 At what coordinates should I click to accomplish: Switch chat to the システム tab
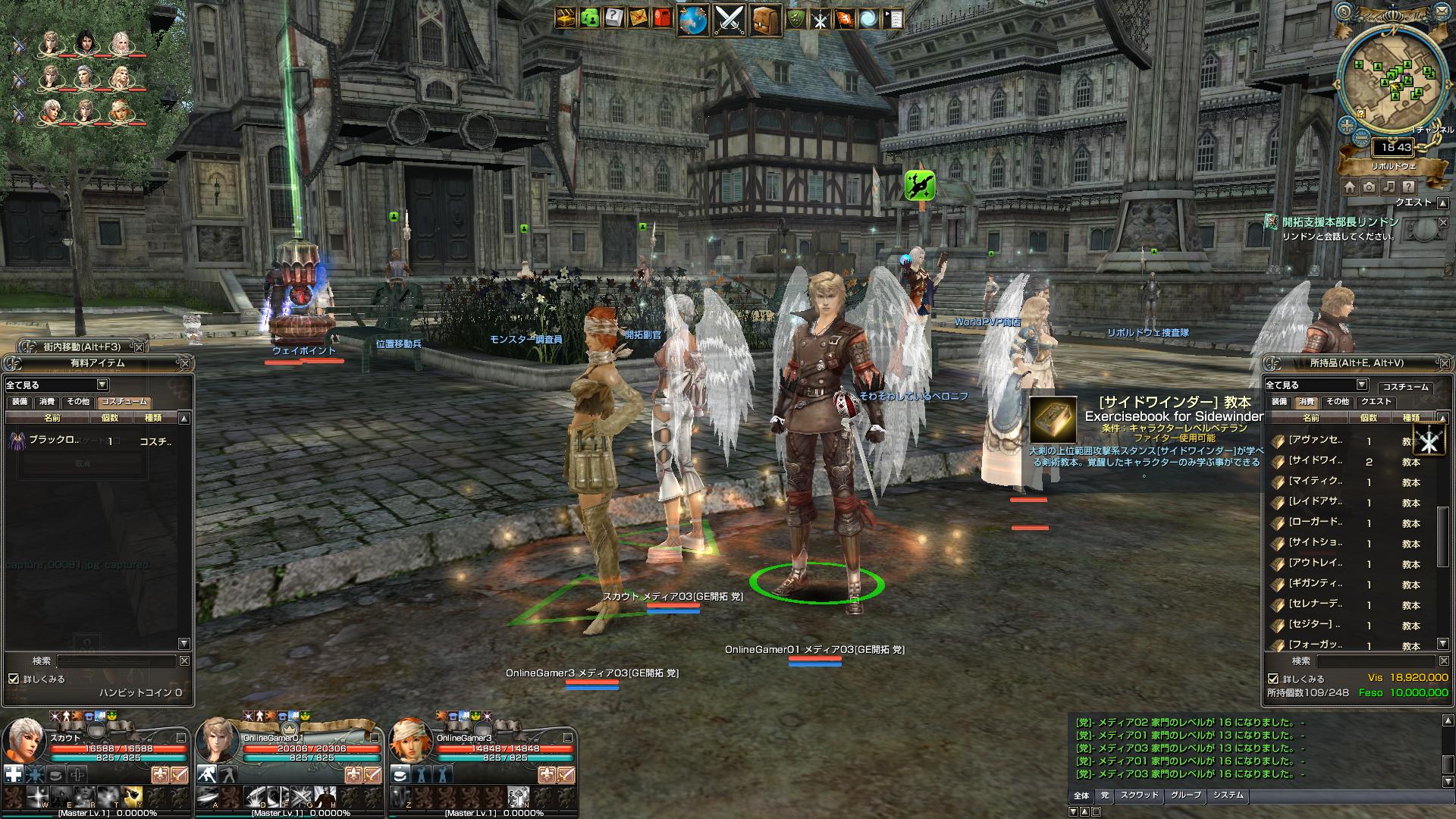[x=1228, y=795]
